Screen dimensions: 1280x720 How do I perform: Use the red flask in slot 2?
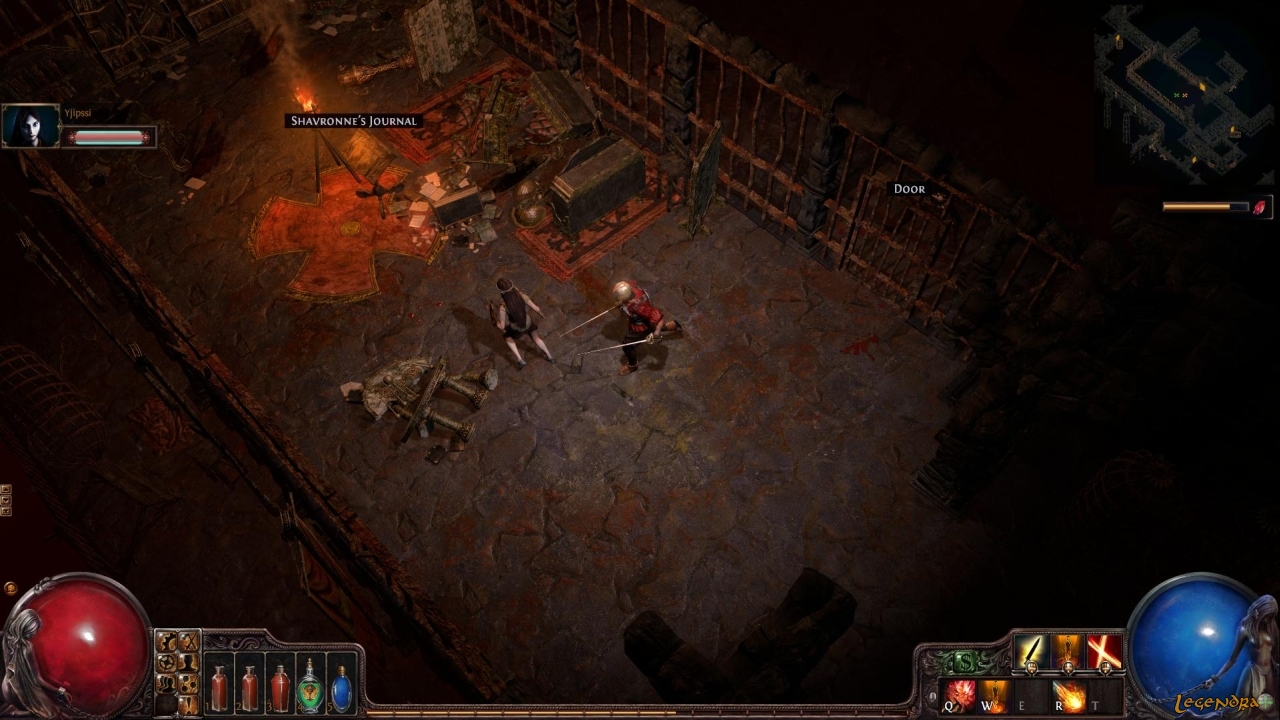[x=250, y=687]
